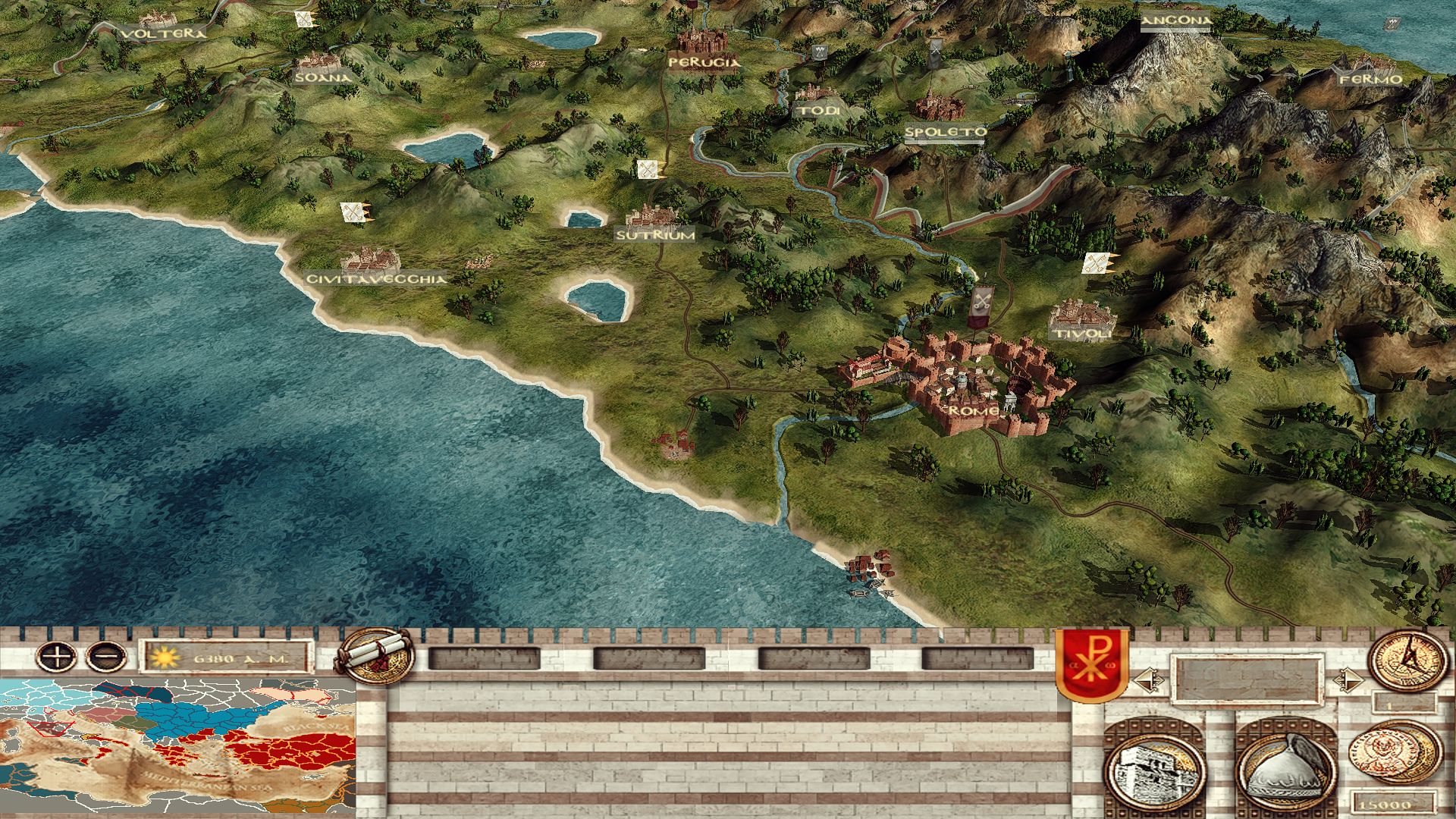Open the rolled scroll messages icon
Screen dimensions: 1456x819
coord(375,657)
